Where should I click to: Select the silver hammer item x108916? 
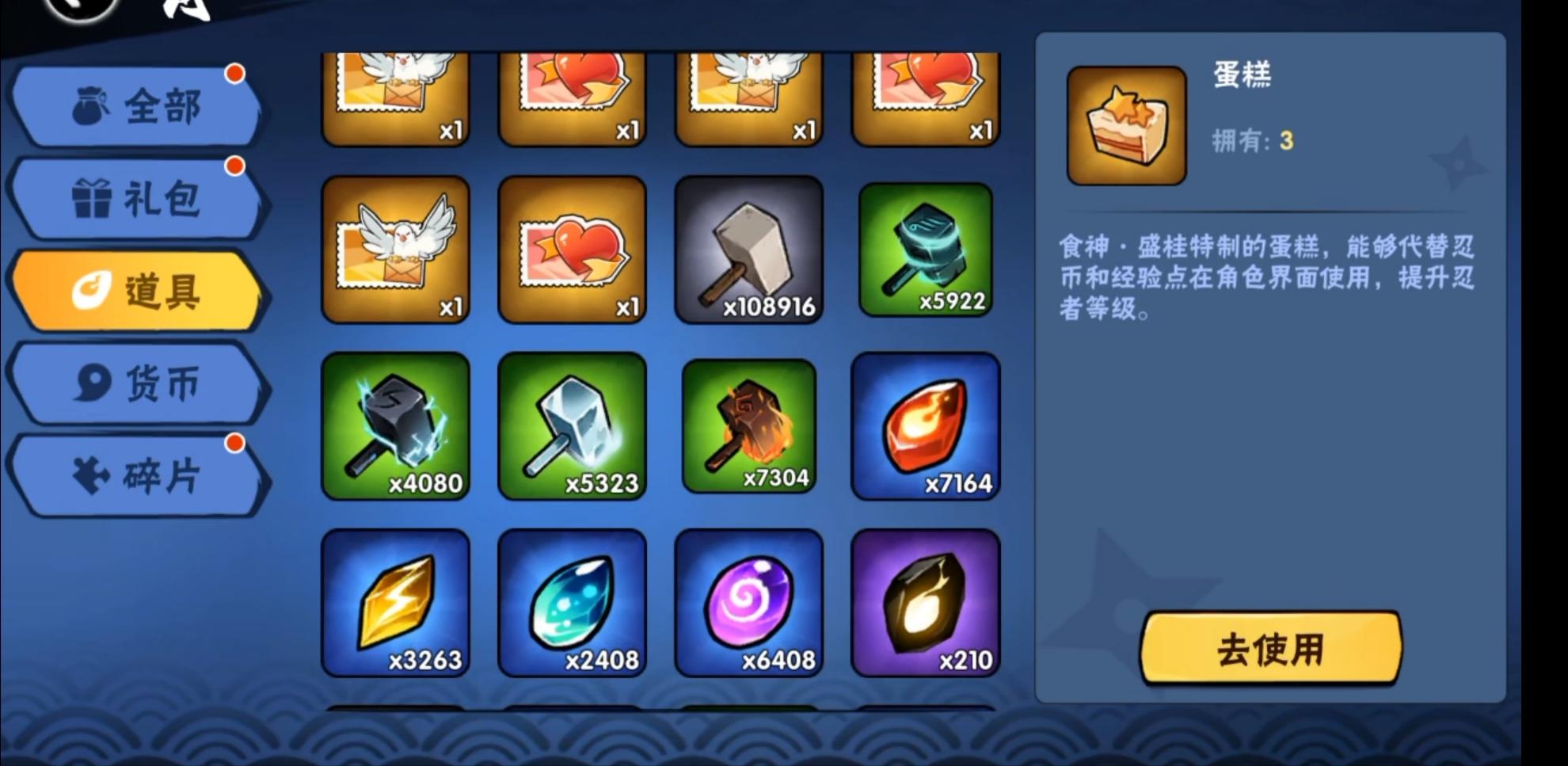click(x=748, y=252)
